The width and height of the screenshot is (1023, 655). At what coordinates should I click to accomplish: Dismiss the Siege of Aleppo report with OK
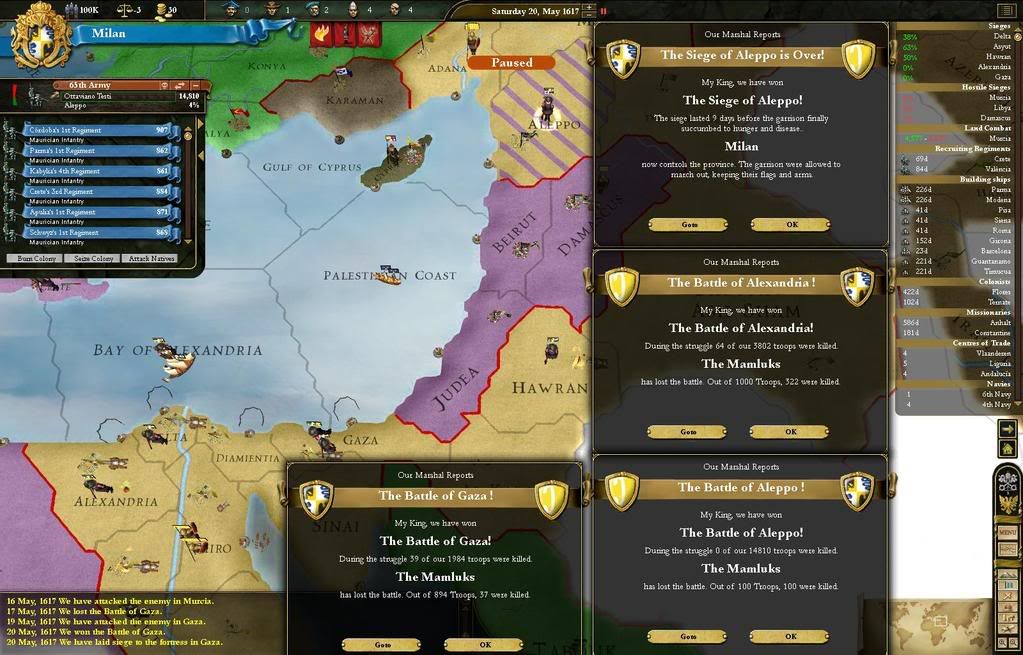791,224
